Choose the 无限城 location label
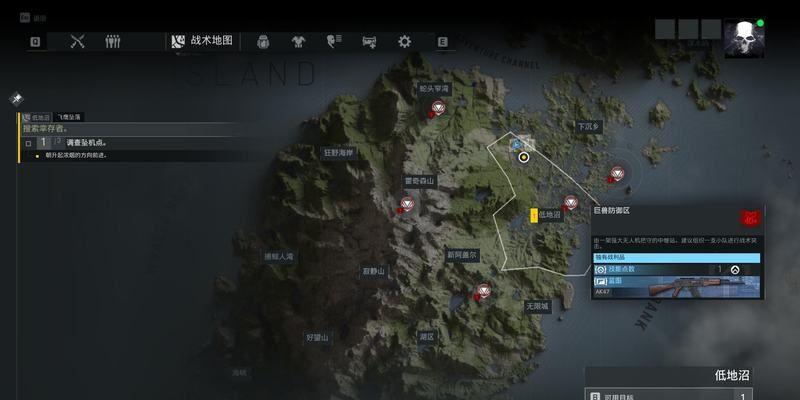Image resolution: width=800 pixels, height=400 pixels. coord(537,306)
